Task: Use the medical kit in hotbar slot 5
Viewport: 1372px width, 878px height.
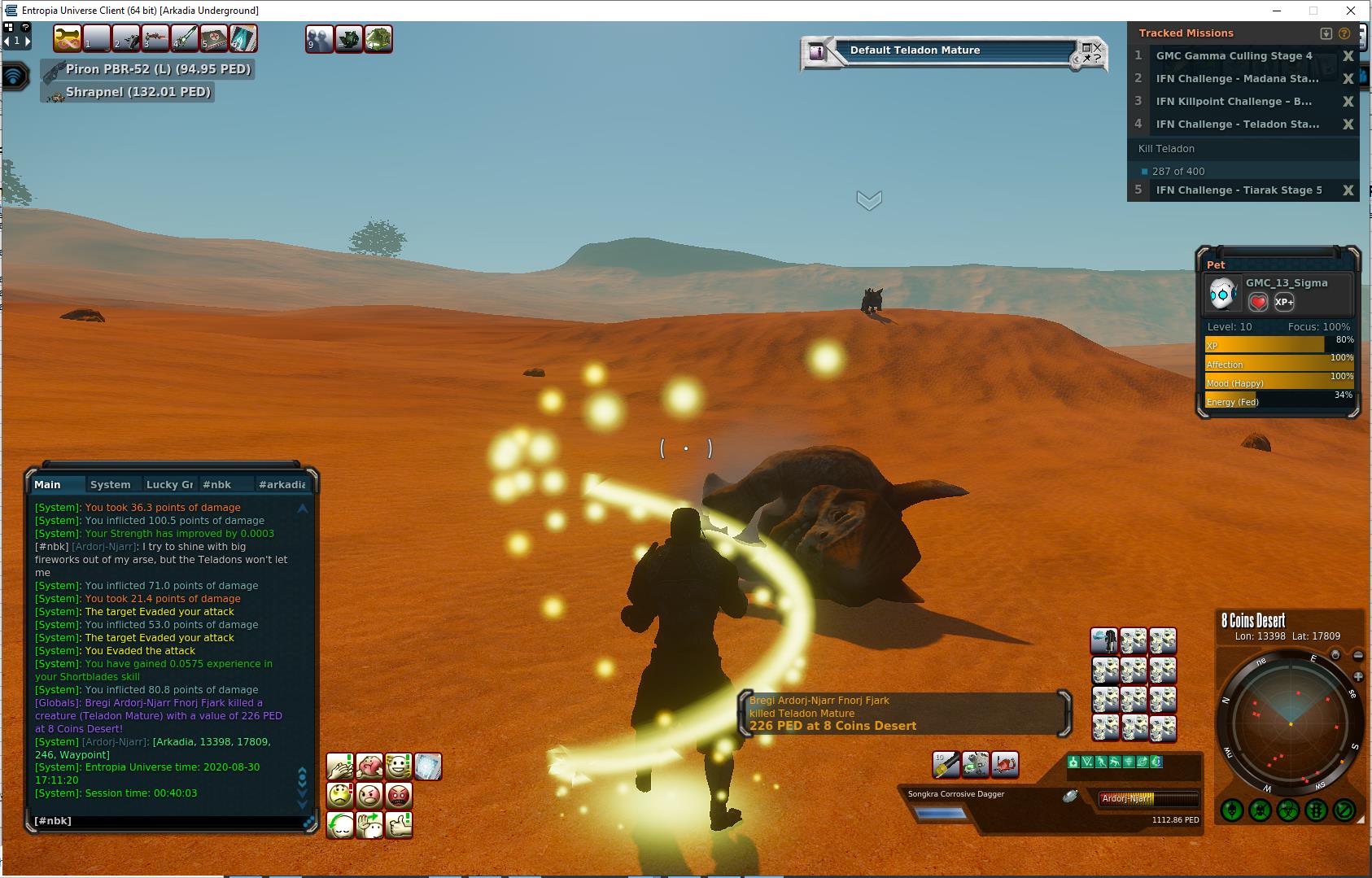Action: click(x=214, y=38)
